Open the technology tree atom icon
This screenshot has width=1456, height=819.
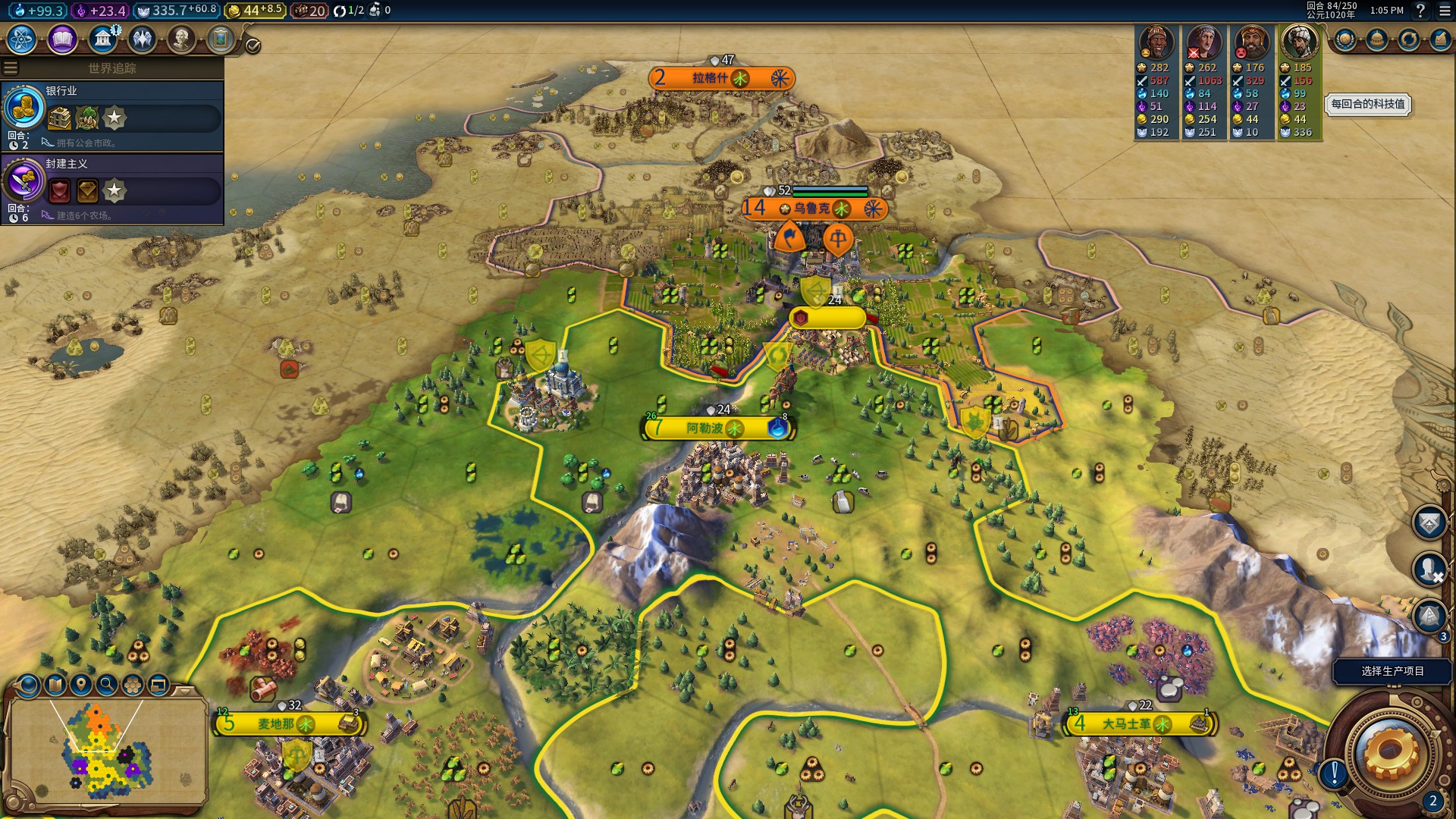[x=22, y=39]
